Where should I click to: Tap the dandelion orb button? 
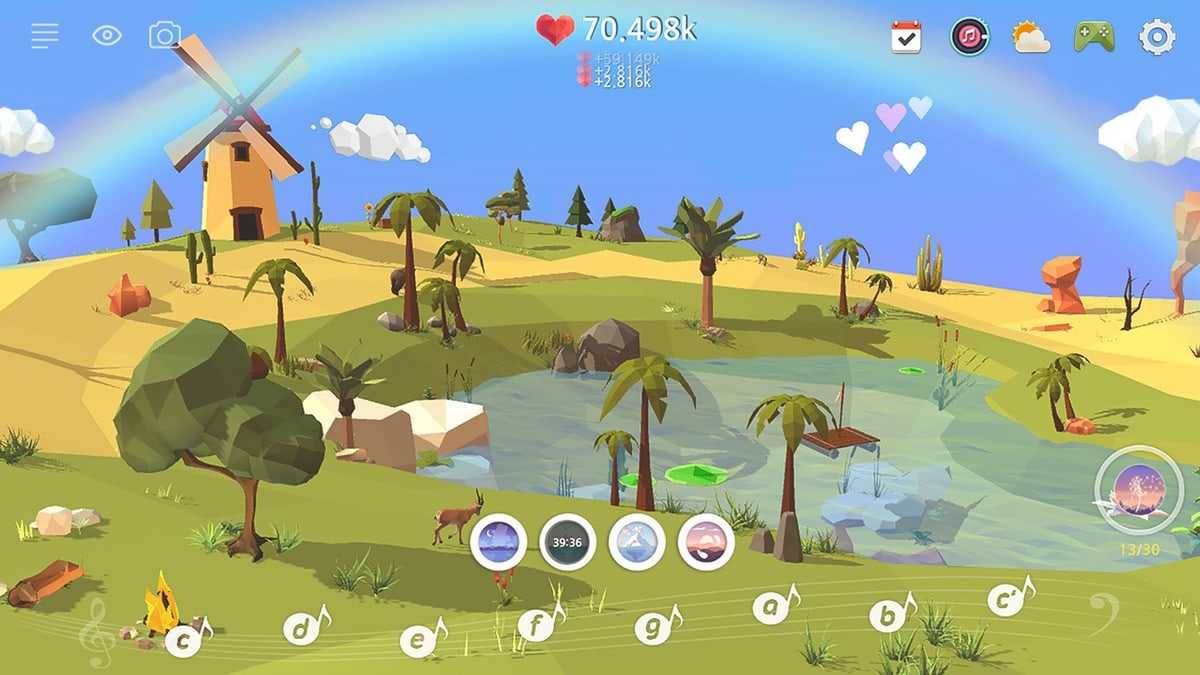[x=1139, y=490]
